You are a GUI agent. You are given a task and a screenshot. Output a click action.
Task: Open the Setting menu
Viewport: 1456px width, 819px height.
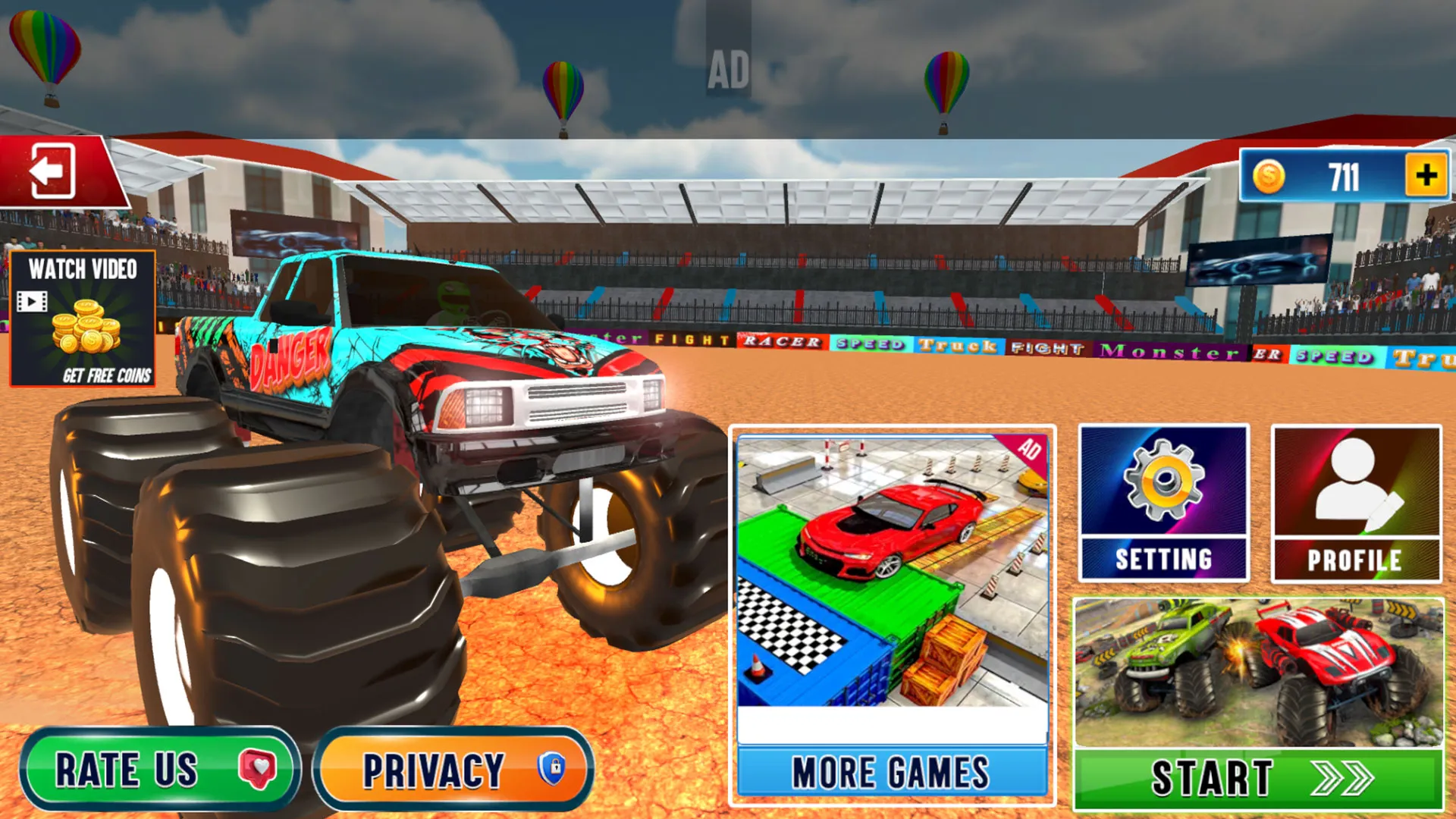tap(1163, 504)
